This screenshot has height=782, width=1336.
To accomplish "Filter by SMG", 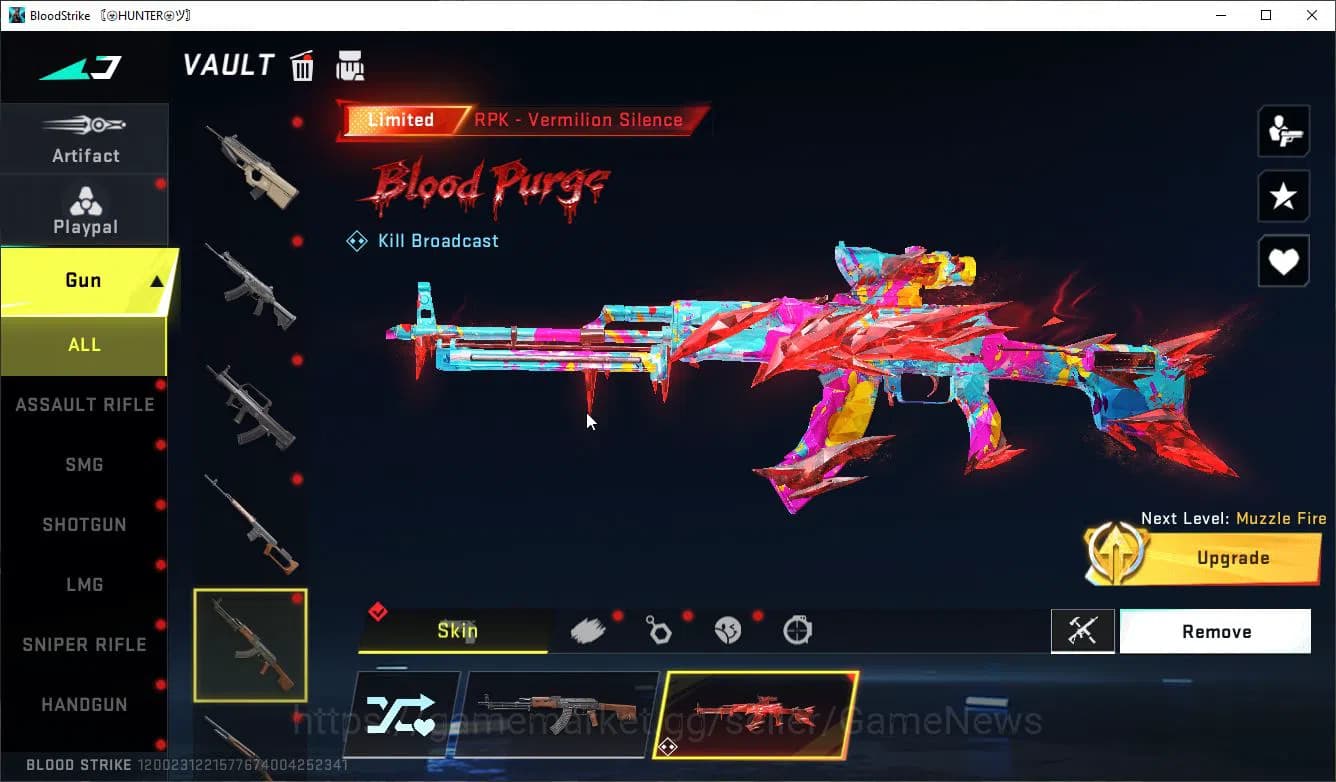I will (84, 465).
